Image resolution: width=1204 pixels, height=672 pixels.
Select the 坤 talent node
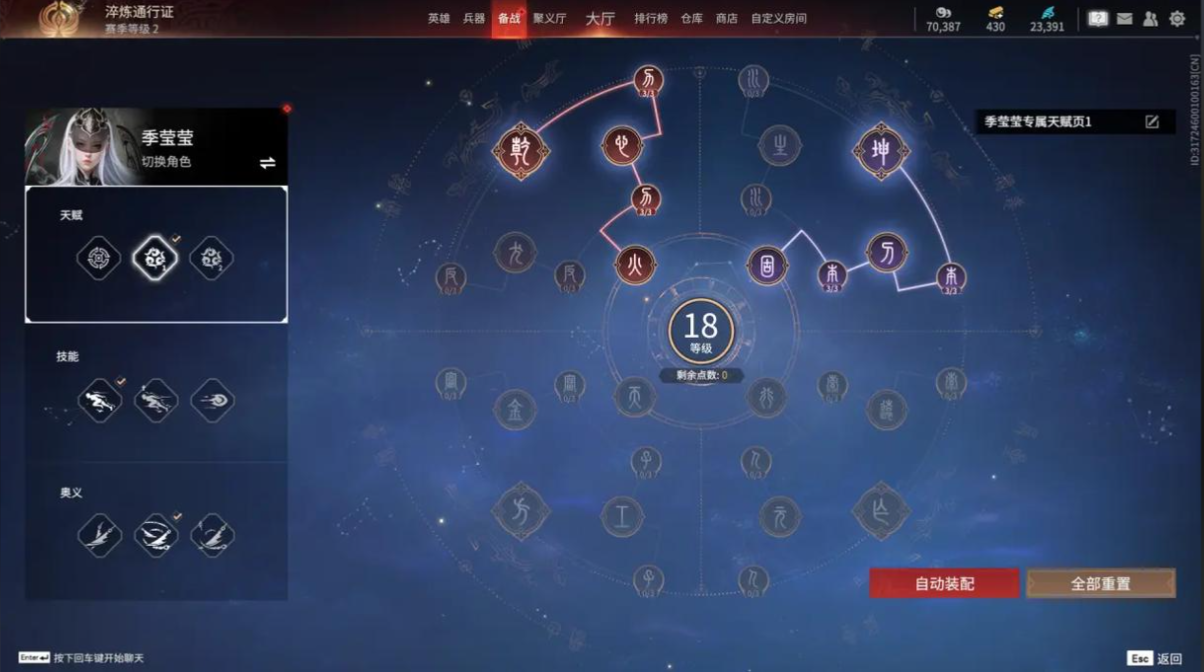881,152
